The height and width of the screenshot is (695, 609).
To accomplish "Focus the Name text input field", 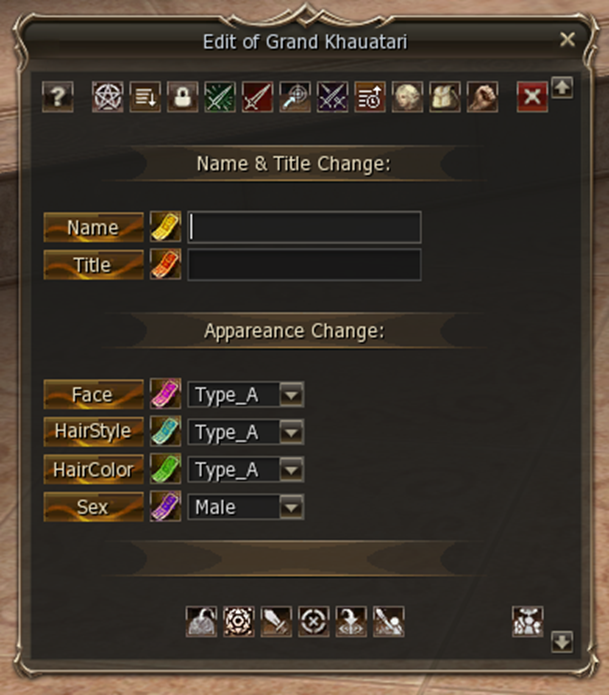I will pos(304,227).
